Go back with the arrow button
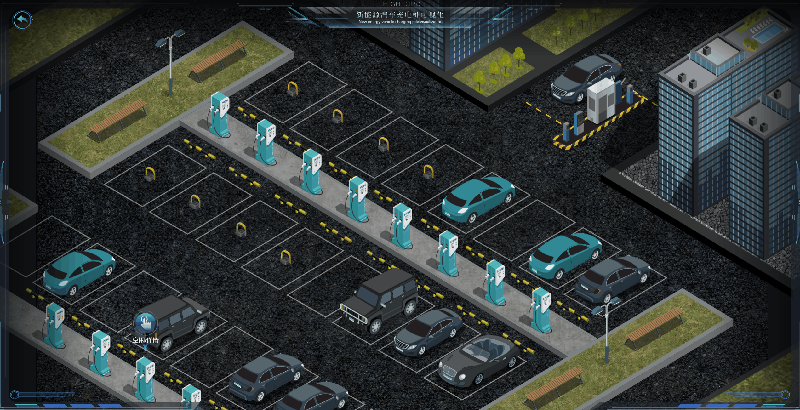This screenshot has width=800, height=410. click(x=21, y=19)
